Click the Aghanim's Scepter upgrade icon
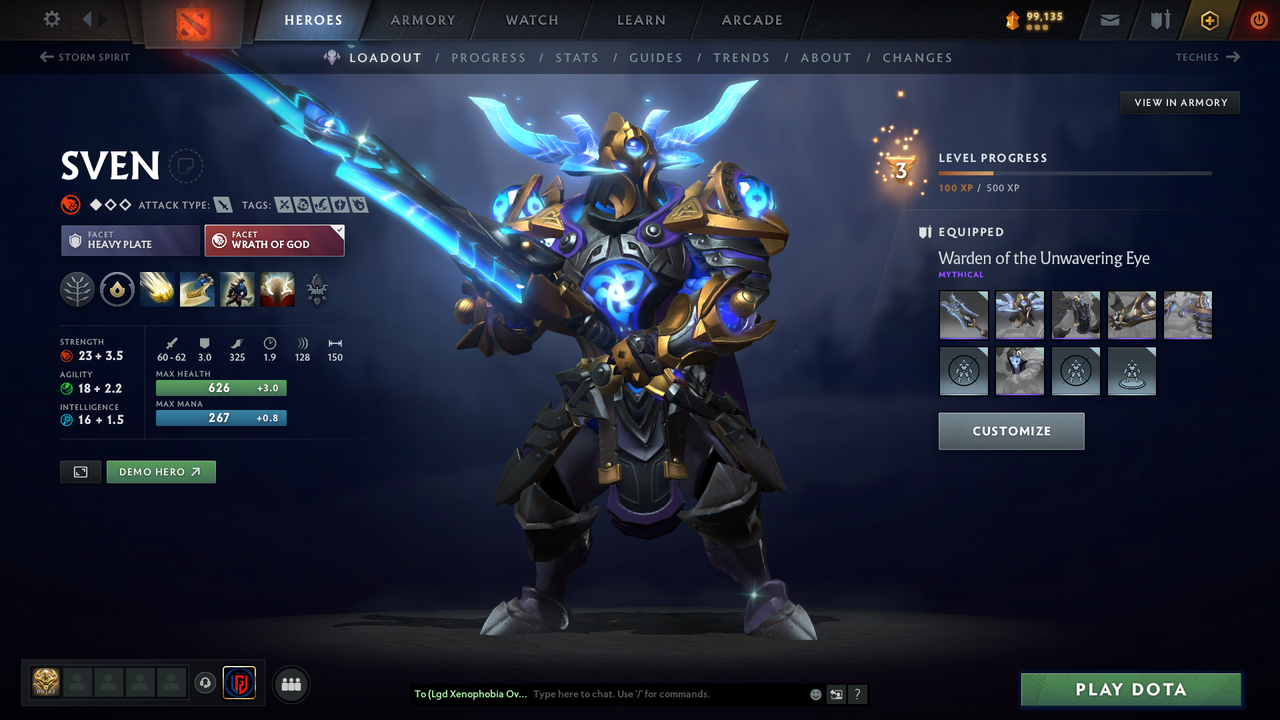Image resolution: width=1280 pixels, height=720 pixels. pyautogui.click(x=317, y=290)
